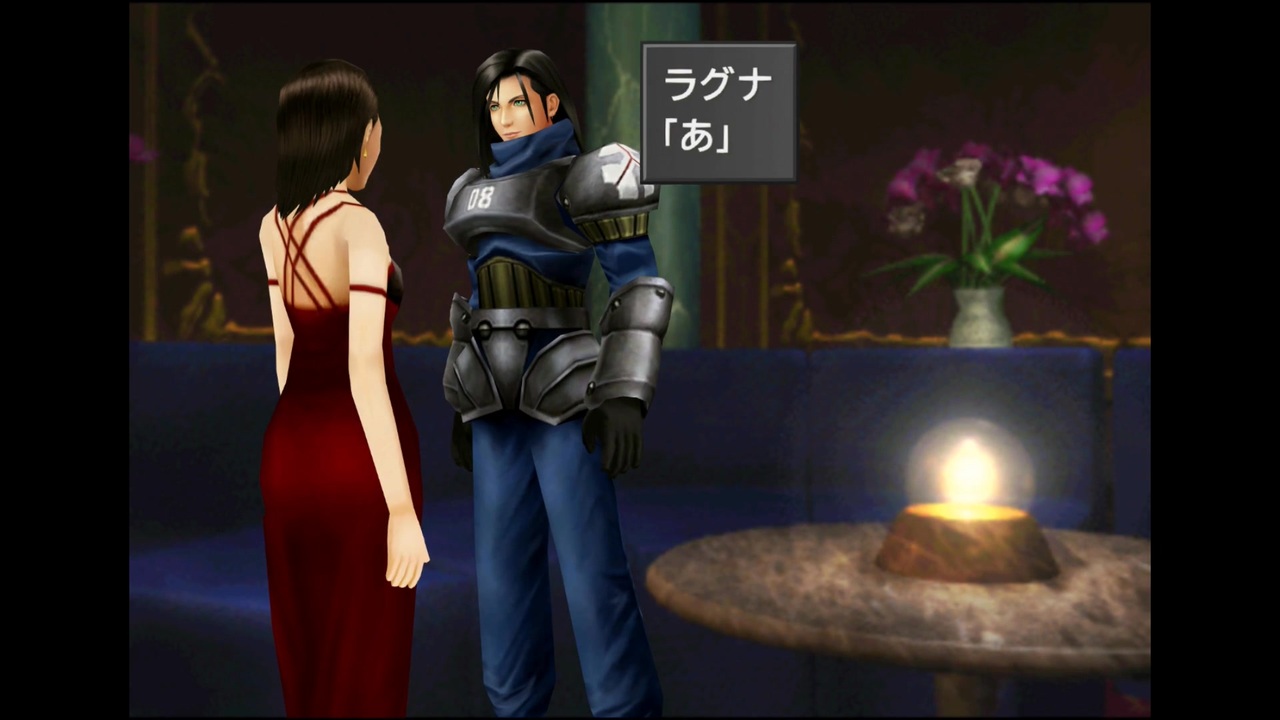This screenshot has height=720, width=1280.
Task: Click the 「あ」 dialogue text
Action: tap(697, 137)
